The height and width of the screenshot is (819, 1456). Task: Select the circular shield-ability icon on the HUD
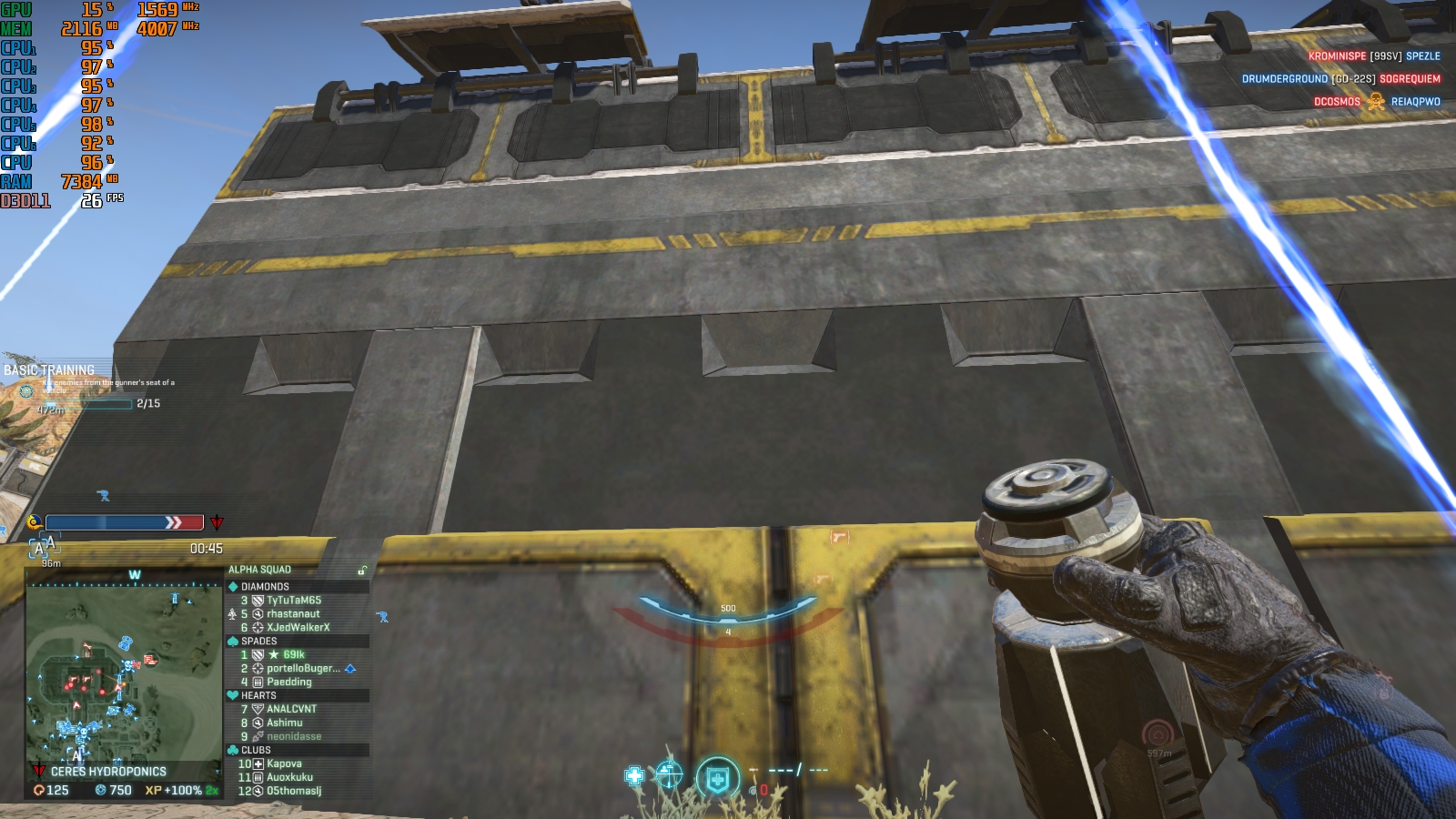(x=717, y=775)
